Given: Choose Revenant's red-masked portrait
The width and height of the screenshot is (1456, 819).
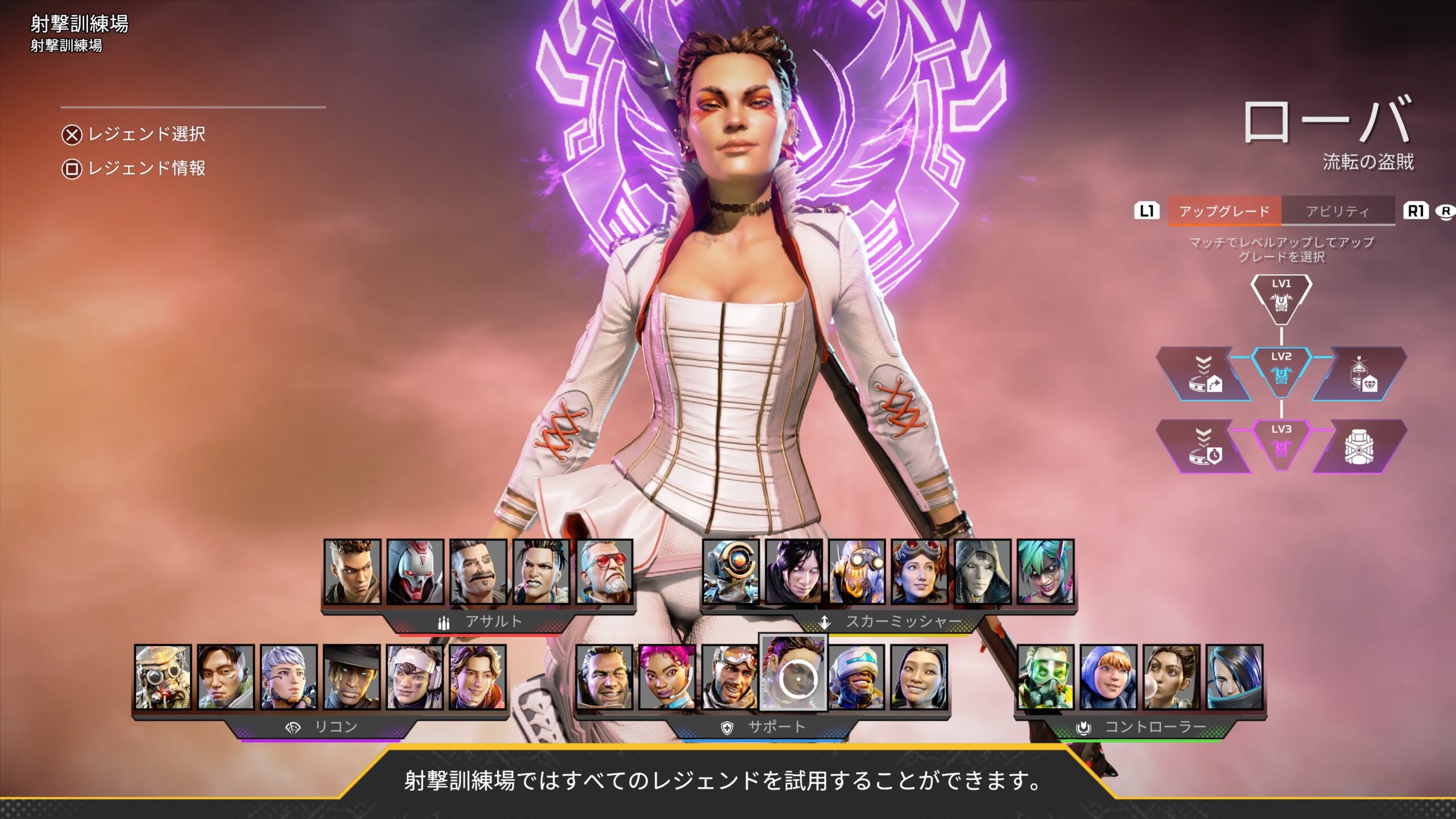Looking at the screenshot, I should tap(415, 572).
